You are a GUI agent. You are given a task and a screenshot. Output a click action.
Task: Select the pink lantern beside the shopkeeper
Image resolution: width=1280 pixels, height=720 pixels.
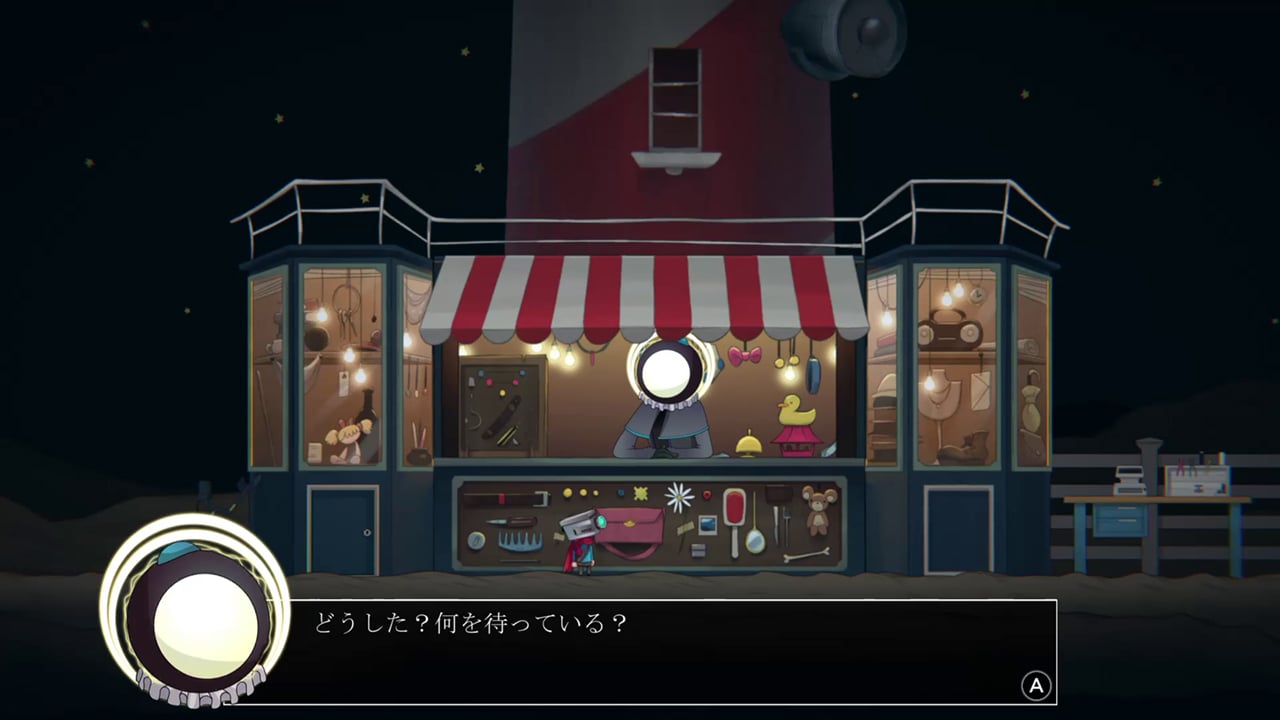797,443
